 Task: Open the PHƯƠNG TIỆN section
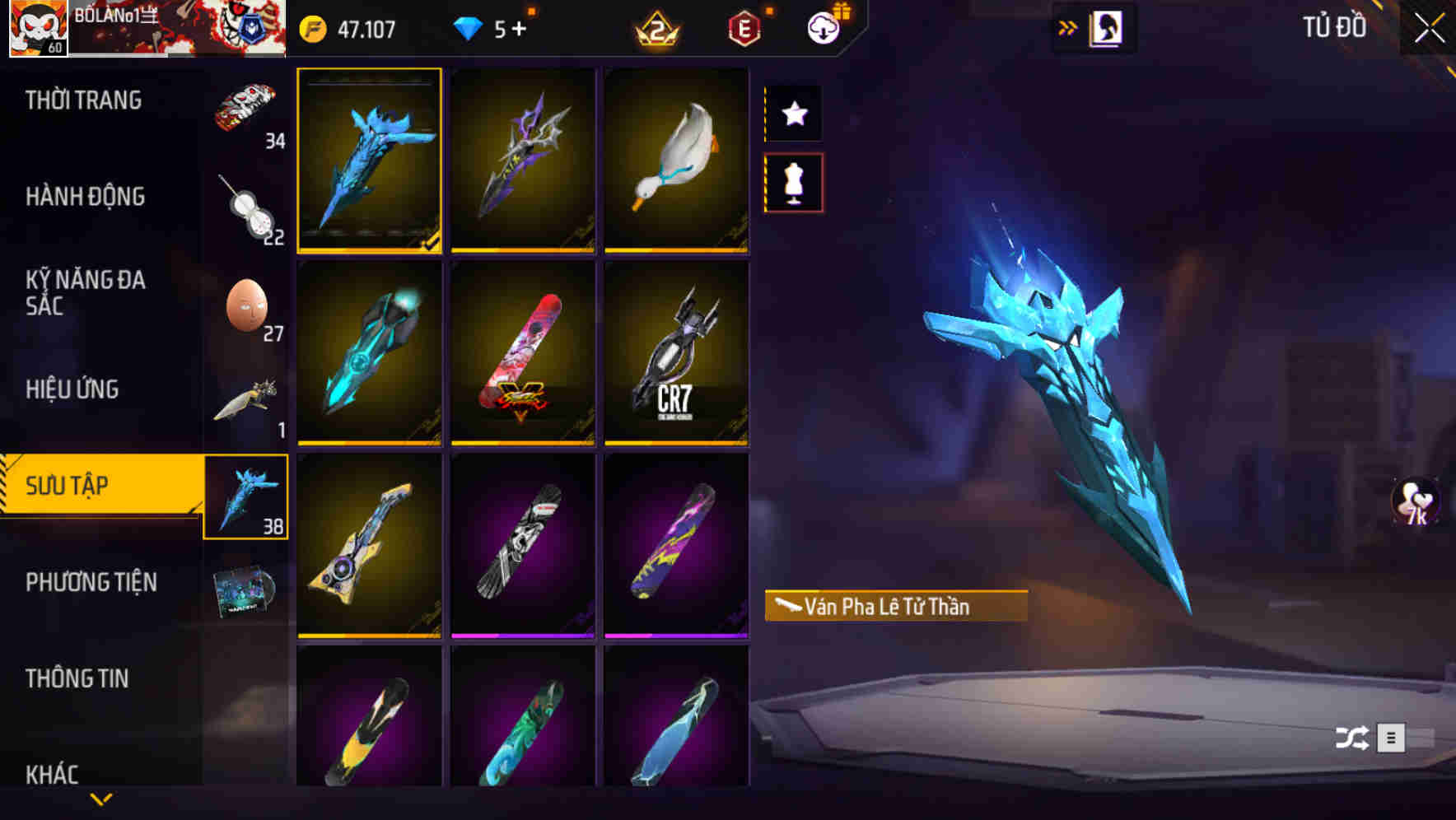pyautogui.click(x=91, y=582)
